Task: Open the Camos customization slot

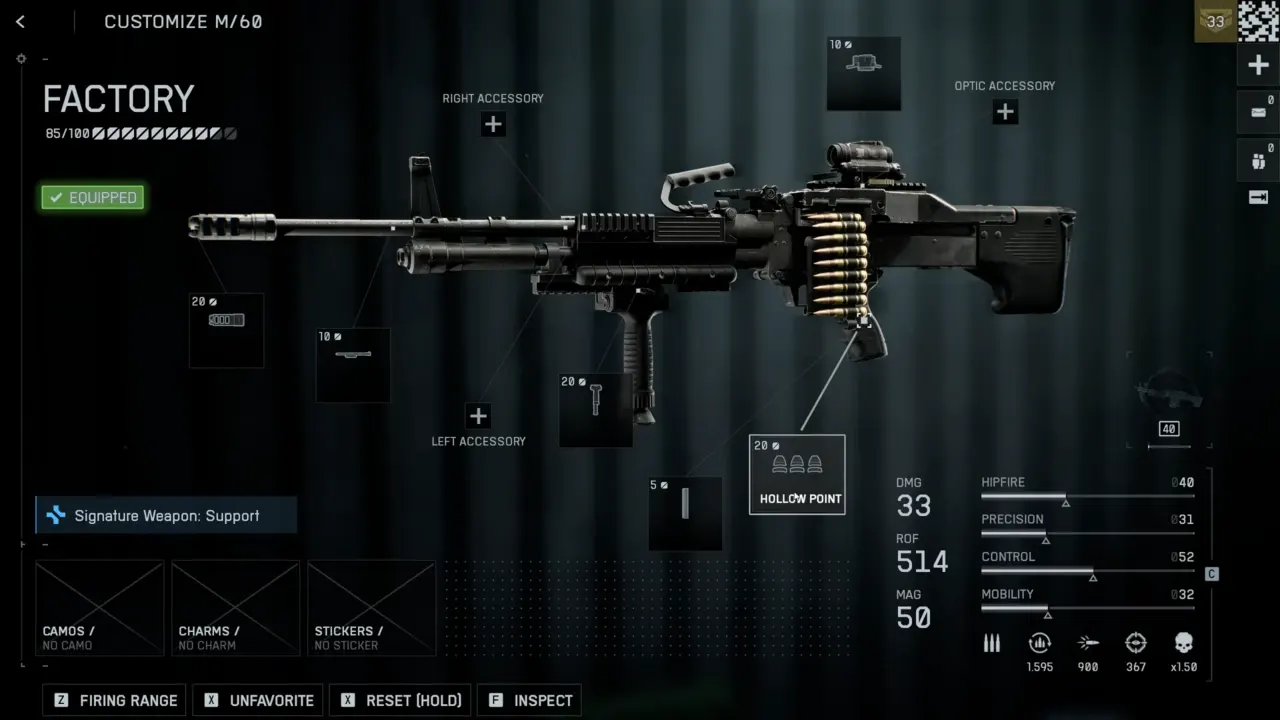Action: coord(99,608)
